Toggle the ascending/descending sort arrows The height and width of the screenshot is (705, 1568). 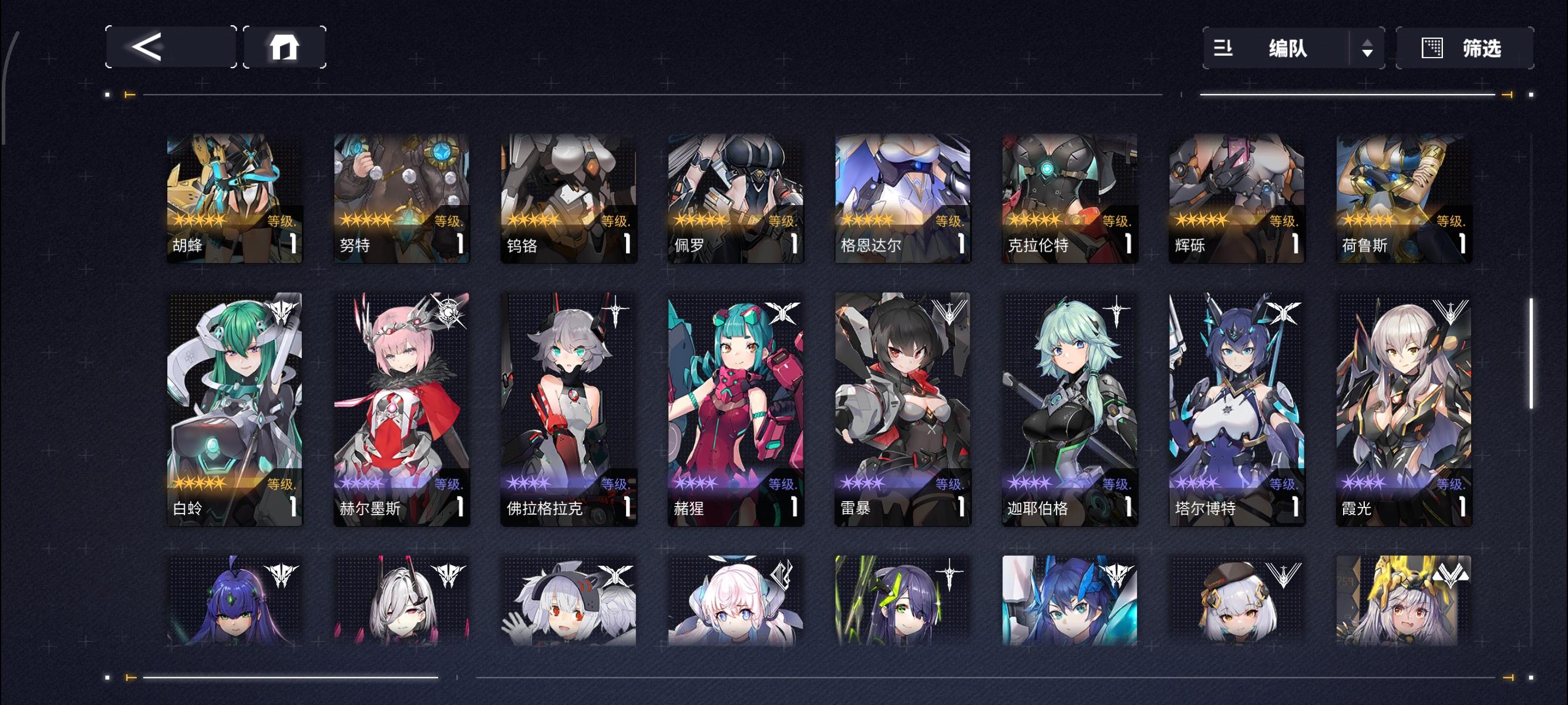point(1368,49)
